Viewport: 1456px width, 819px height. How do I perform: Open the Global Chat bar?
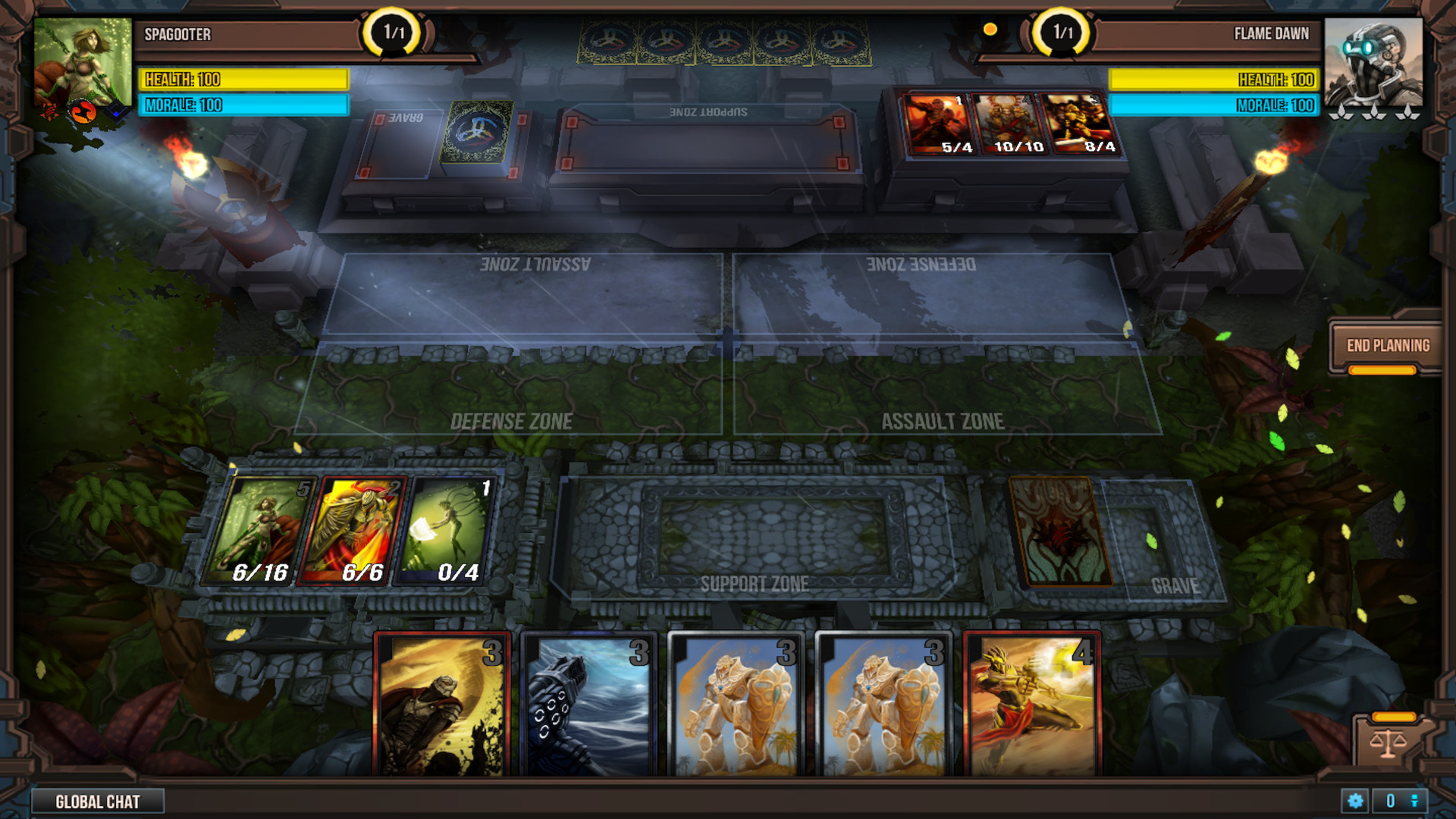(x=99, y=801)
